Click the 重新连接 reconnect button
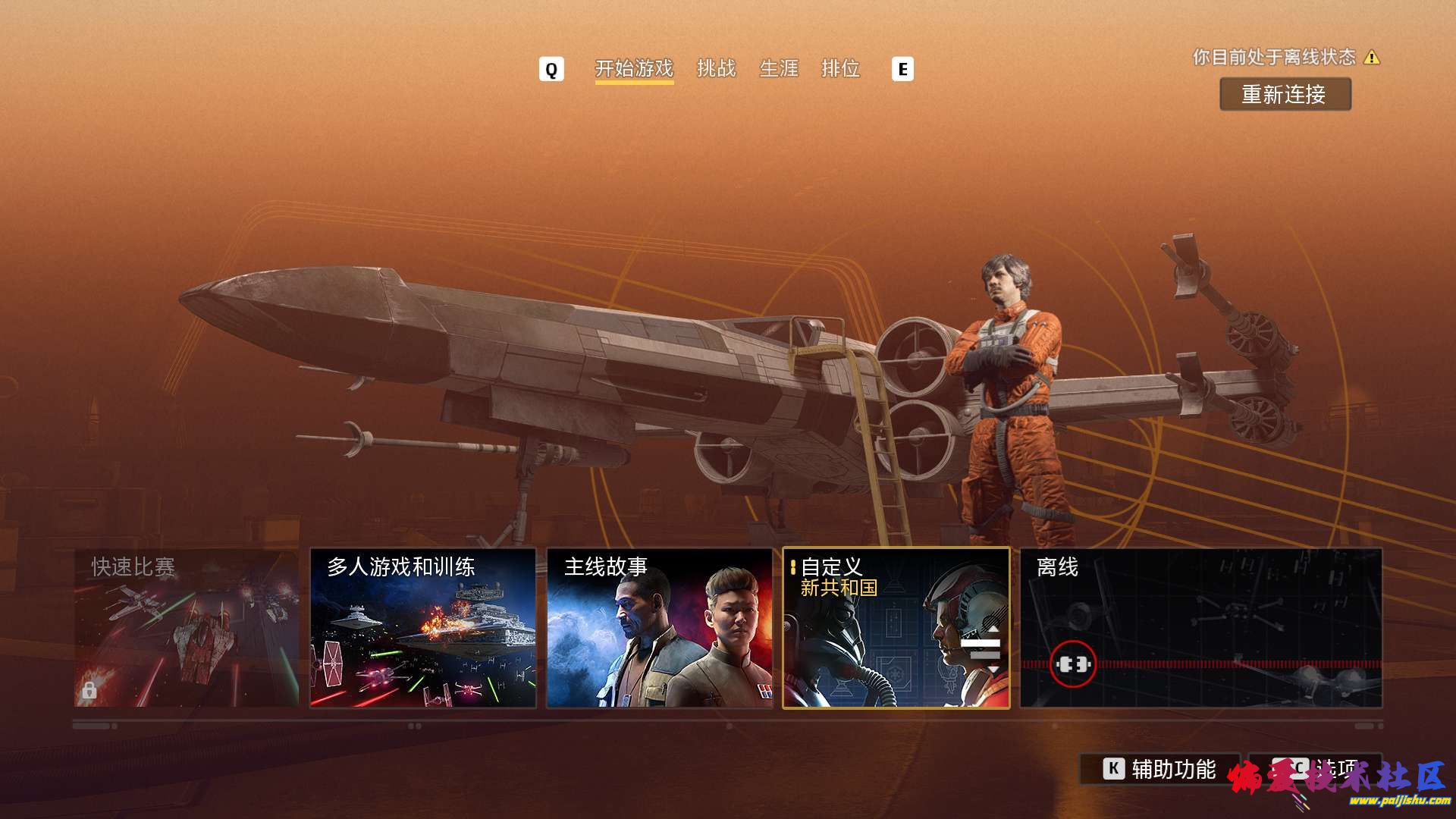Image resolution: width=1456 pixels, height=819 pixels. pos(1285,95)
